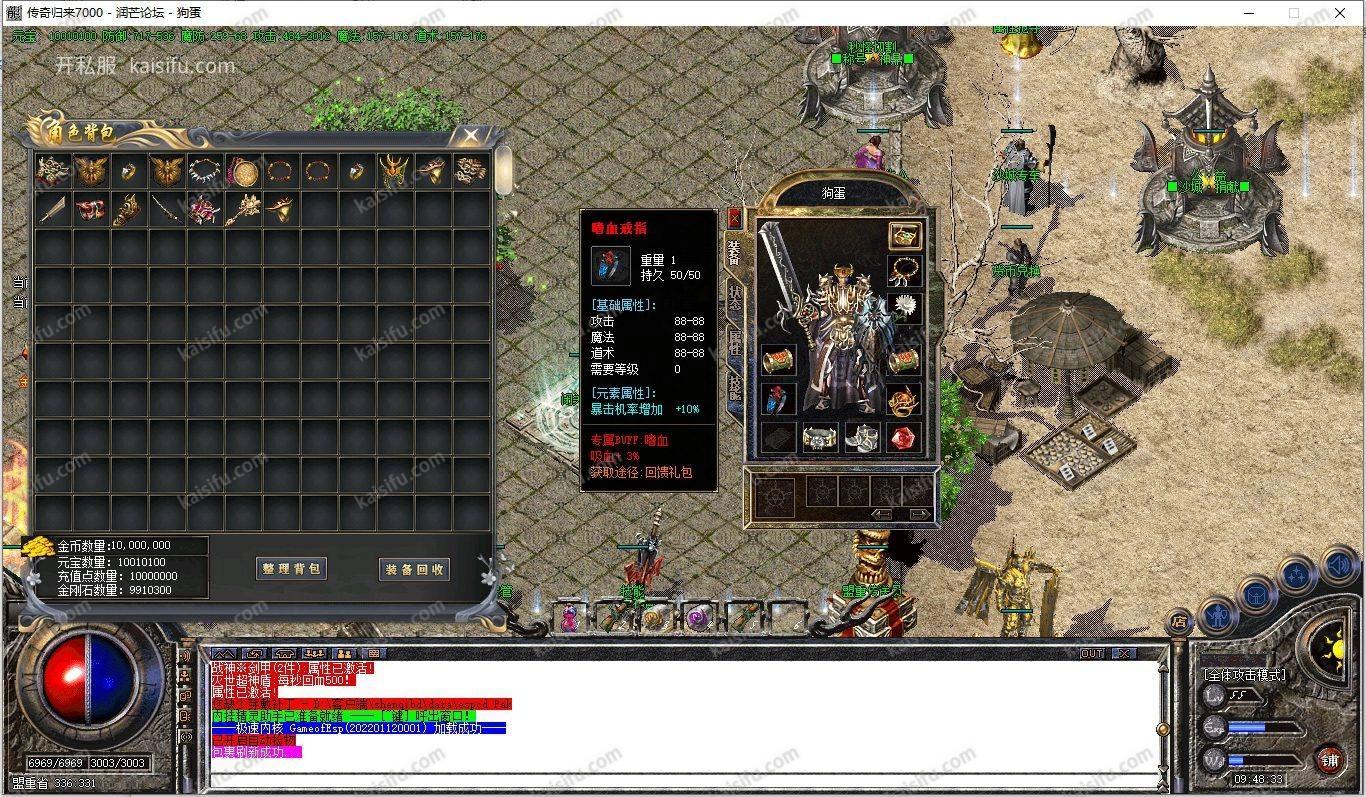Click the equipped red gem slot
Screen dimensions: 1366x797
[x=904, y=438]
